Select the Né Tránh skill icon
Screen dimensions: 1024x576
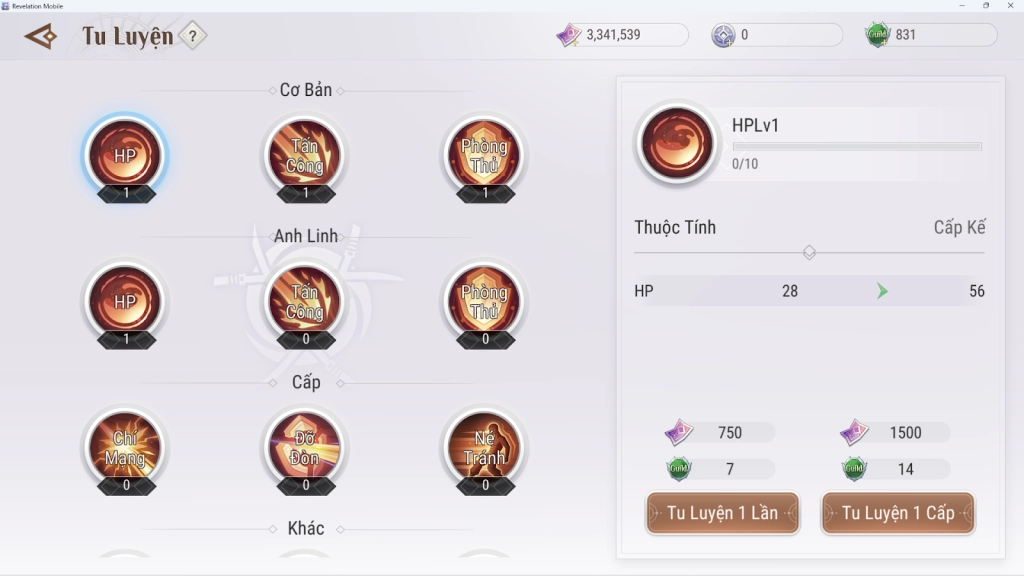[485, 448]
